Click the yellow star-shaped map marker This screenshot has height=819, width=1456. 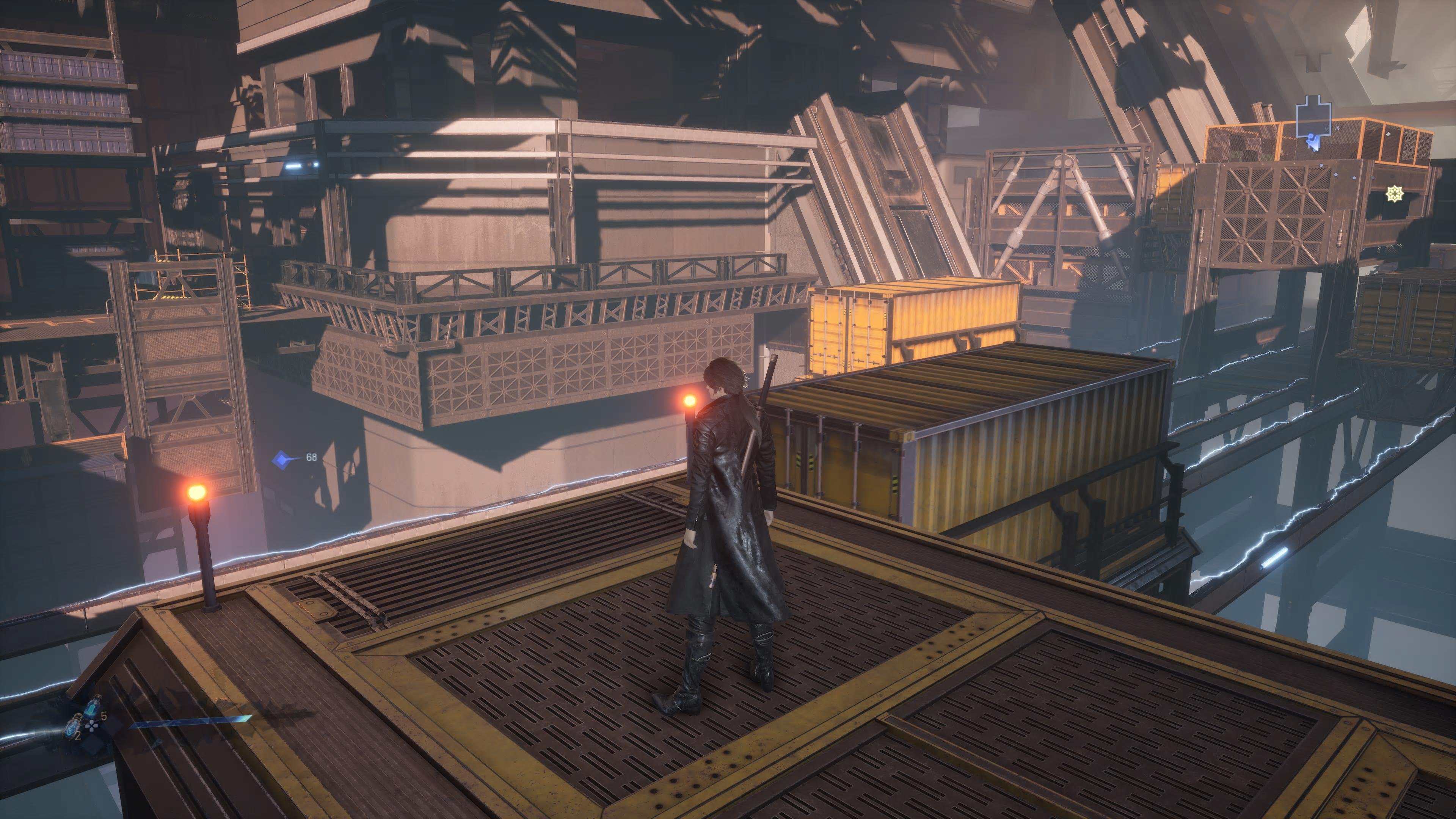1394,195
